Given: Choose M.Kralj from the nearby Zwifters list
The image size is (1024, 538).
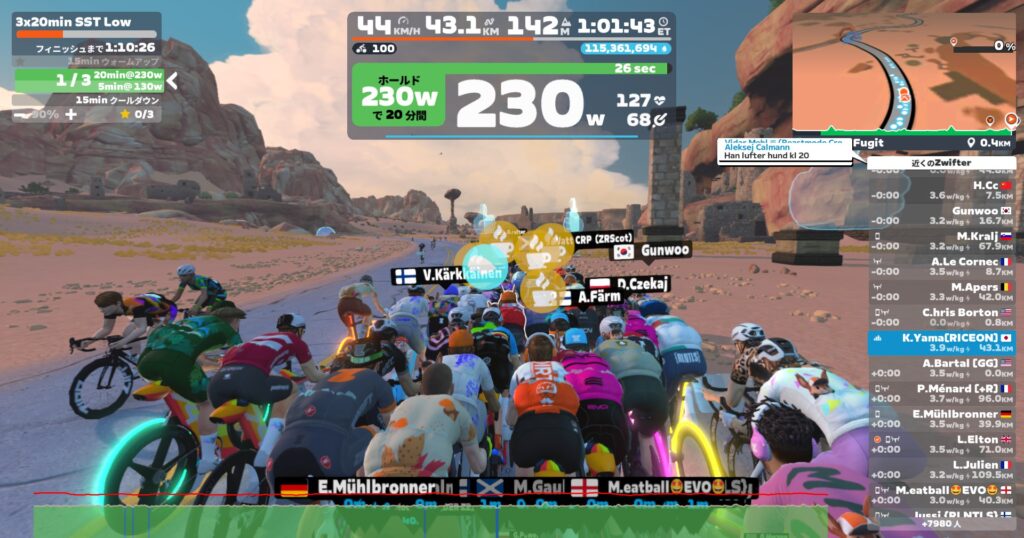Looking at the screenshot, I should click(941, 241).
